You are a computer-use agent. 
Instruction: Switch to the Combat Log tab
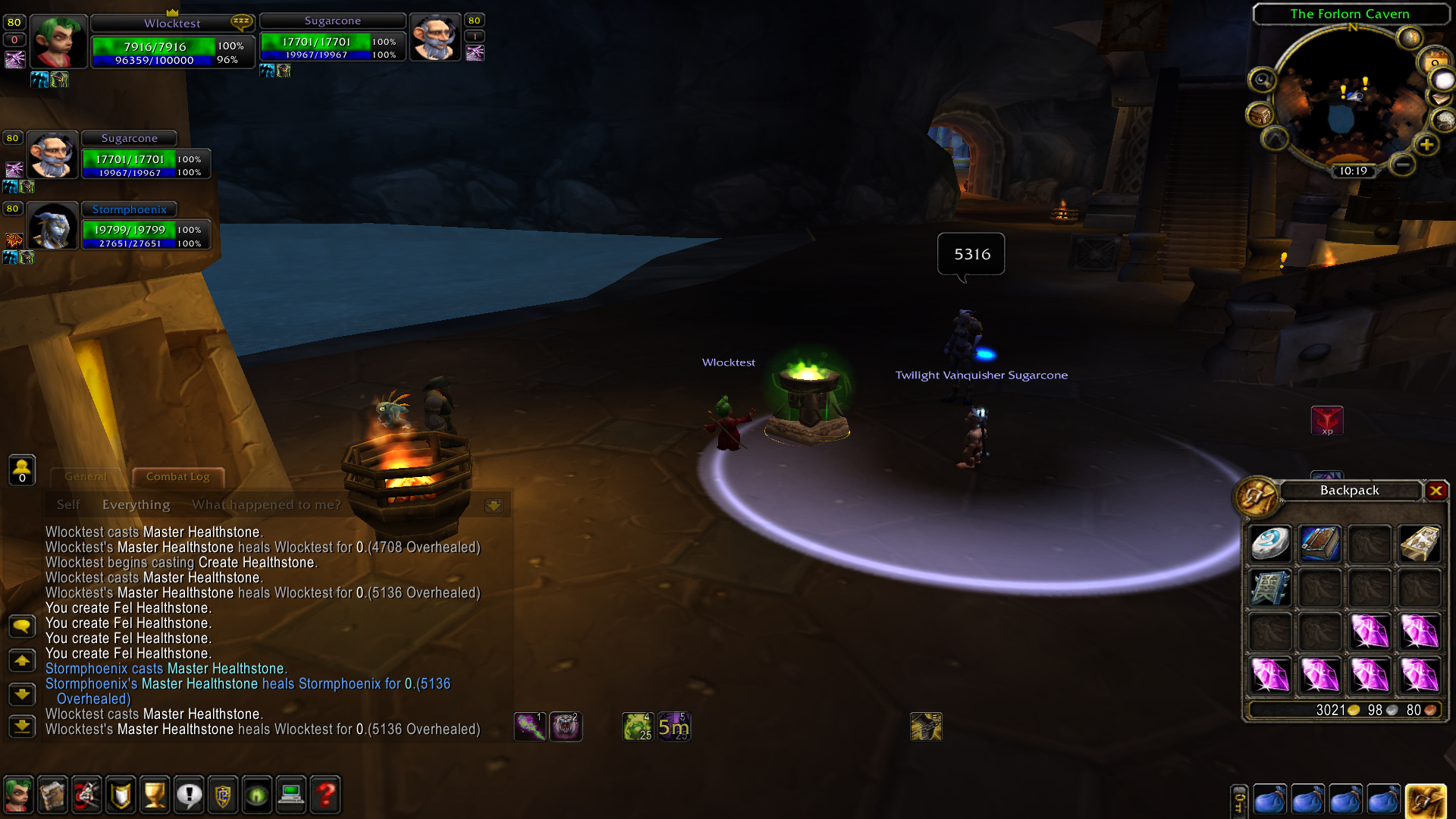[177, 477]
